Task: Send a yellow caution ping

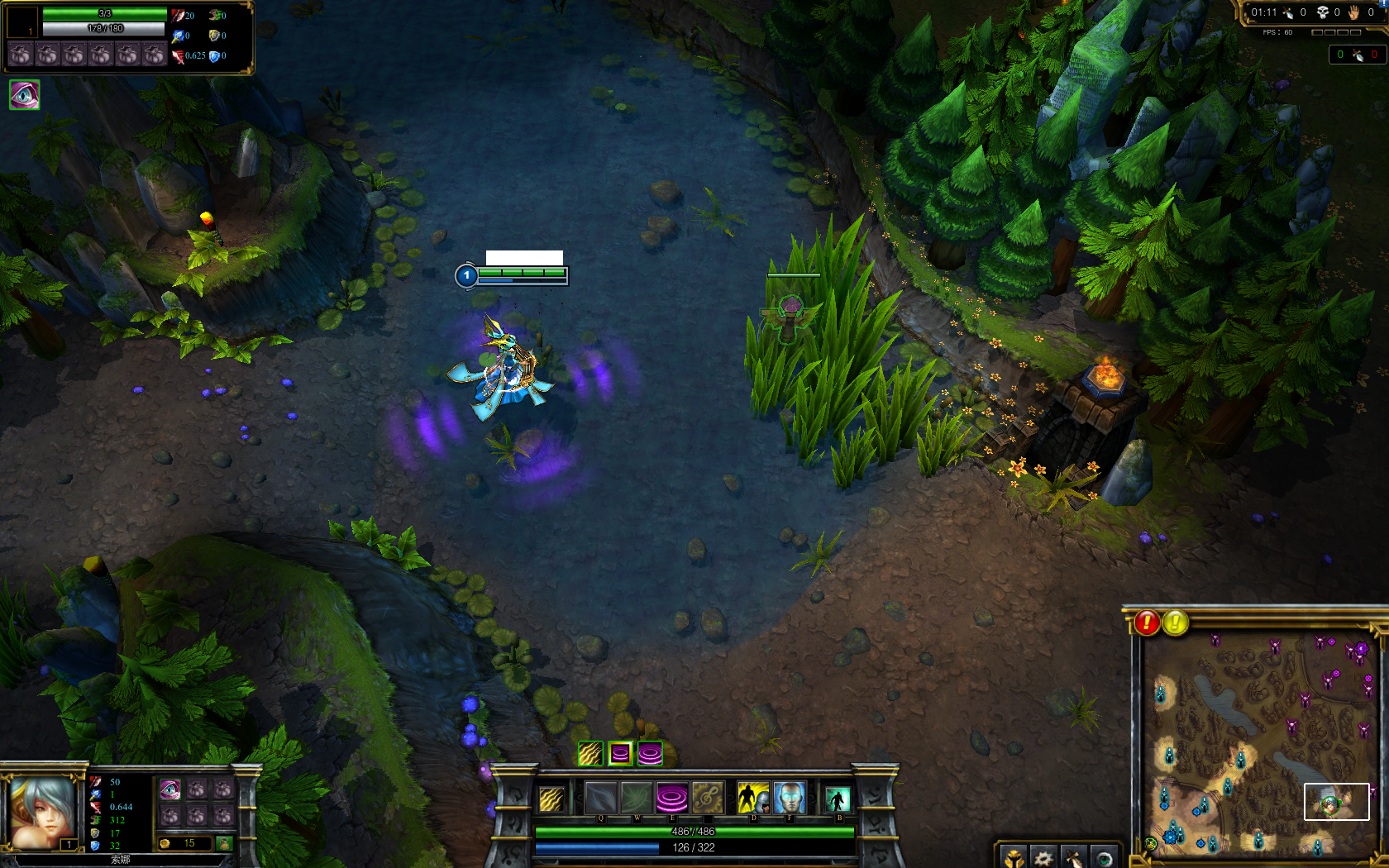Action: point(1175,622)
